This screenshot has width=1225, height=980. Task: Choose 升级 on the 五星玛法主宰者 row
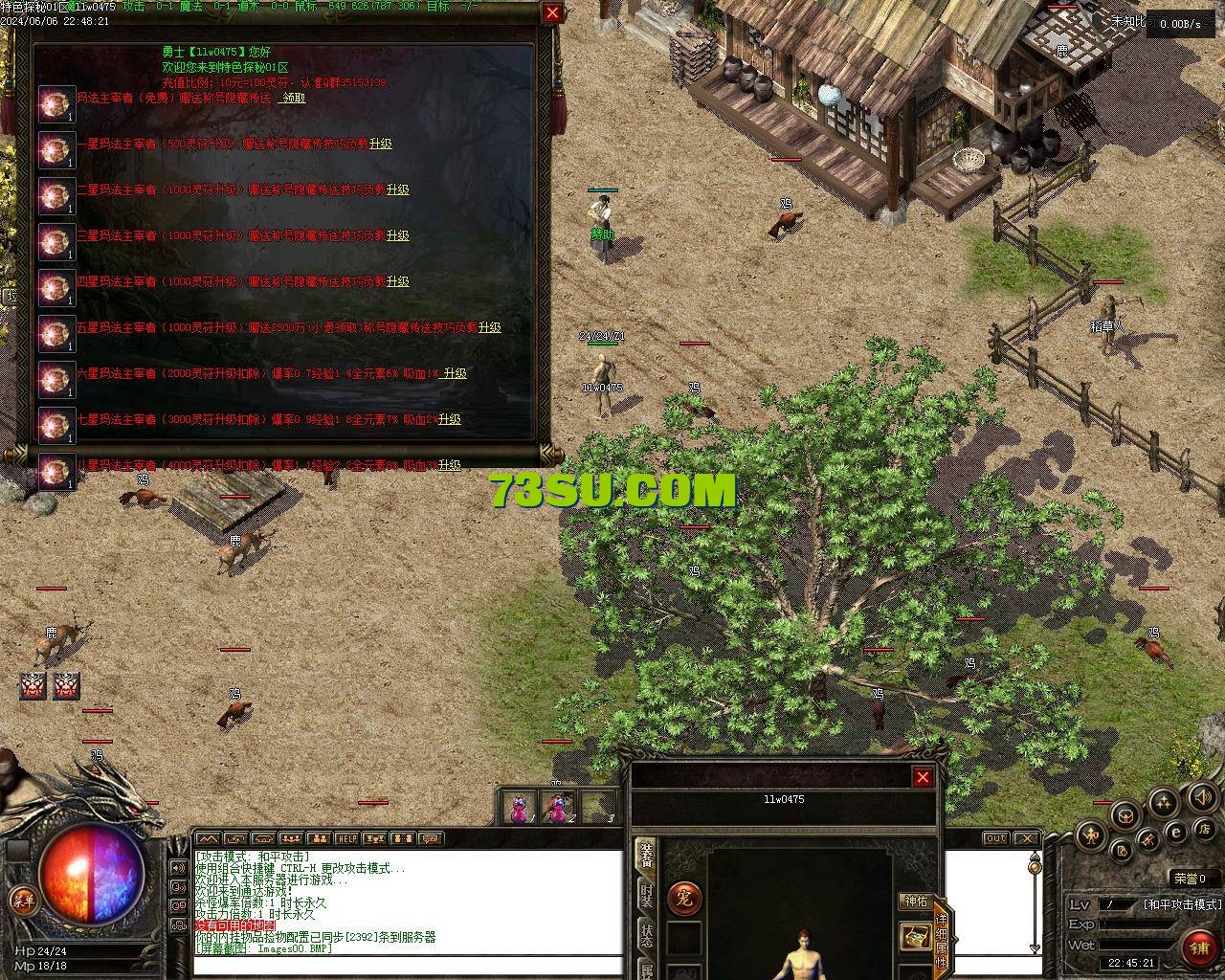[490, 327]
